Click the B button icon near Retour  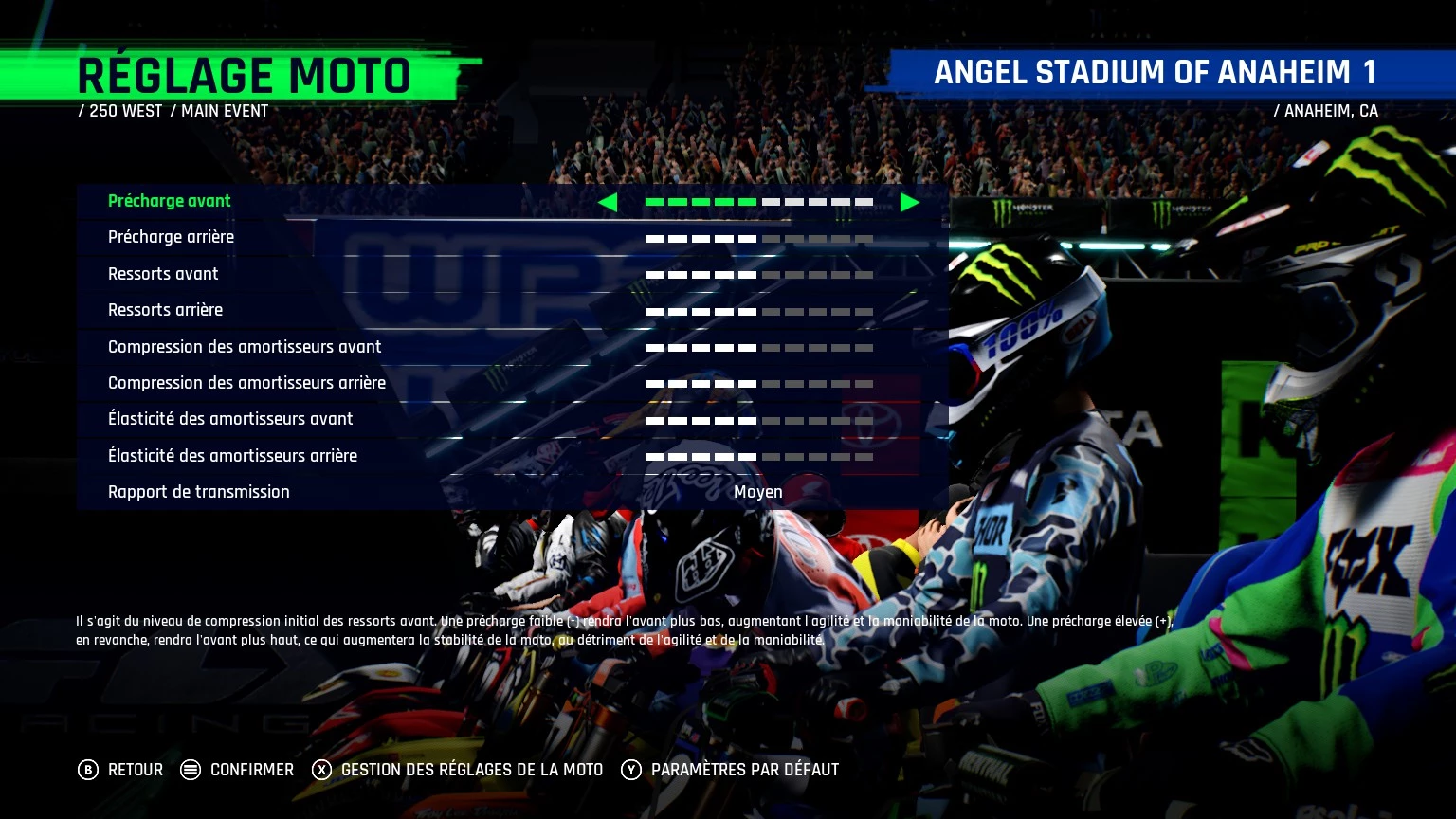tap(90, 771)
